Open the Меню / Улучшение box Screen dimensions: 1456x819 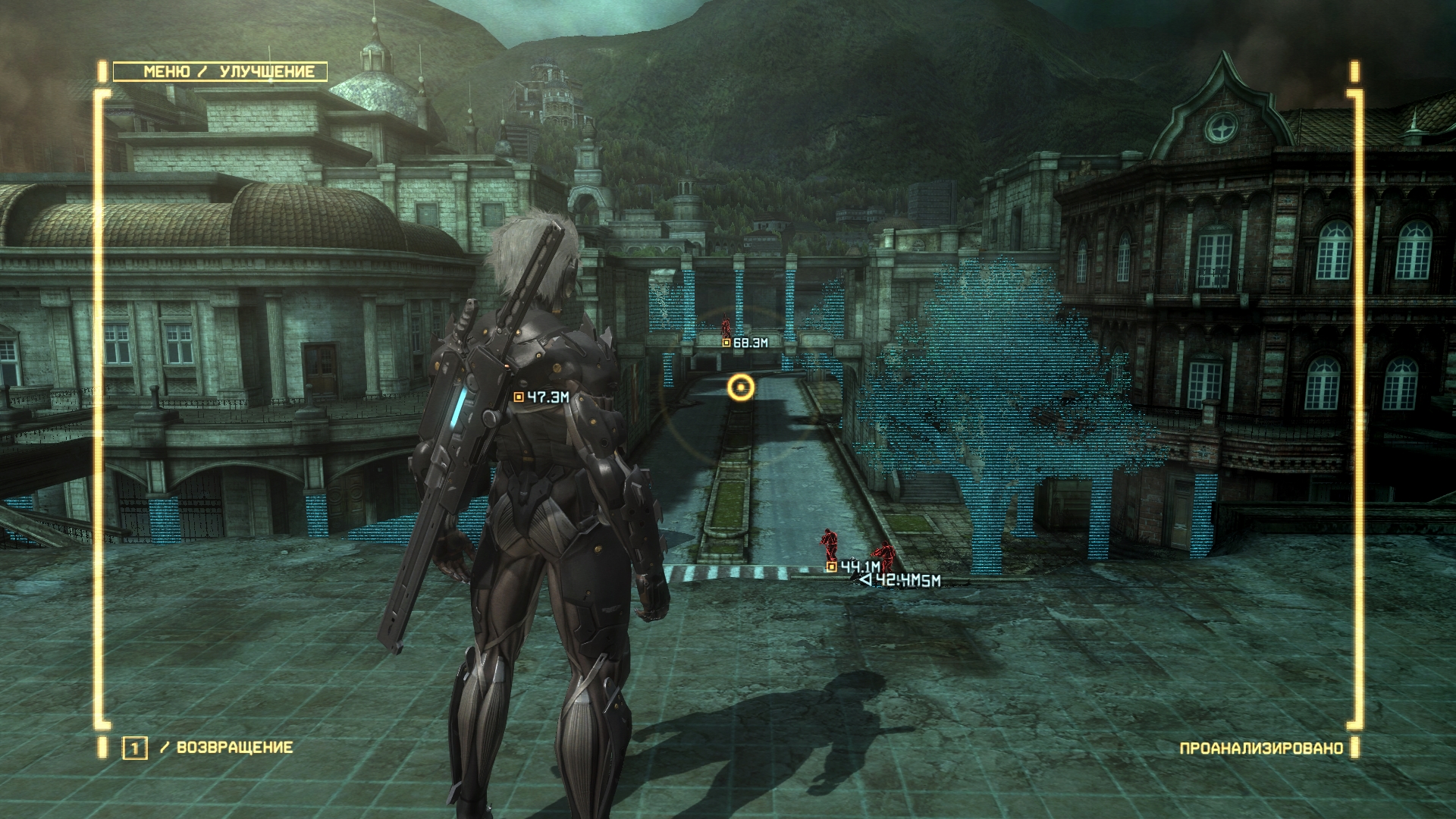click(220, 72)
